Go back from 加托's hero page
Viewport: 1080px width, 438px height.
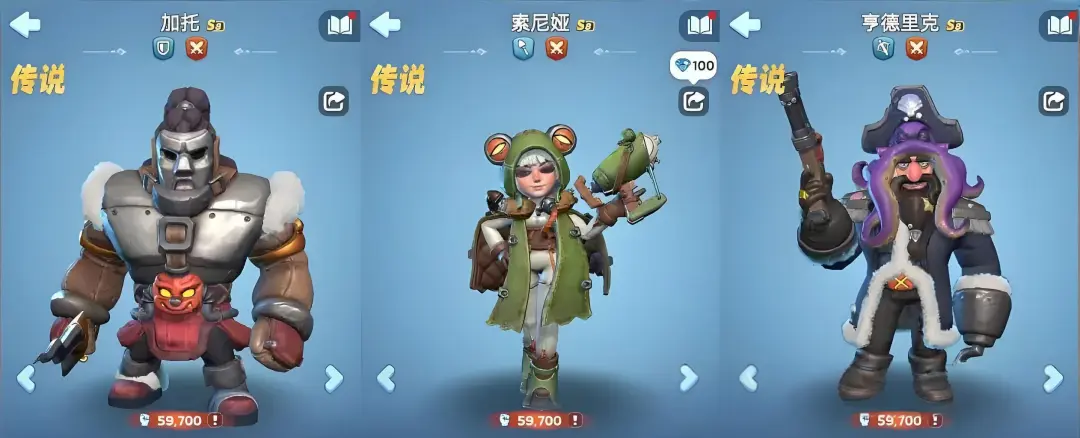(x=25, y=24)
